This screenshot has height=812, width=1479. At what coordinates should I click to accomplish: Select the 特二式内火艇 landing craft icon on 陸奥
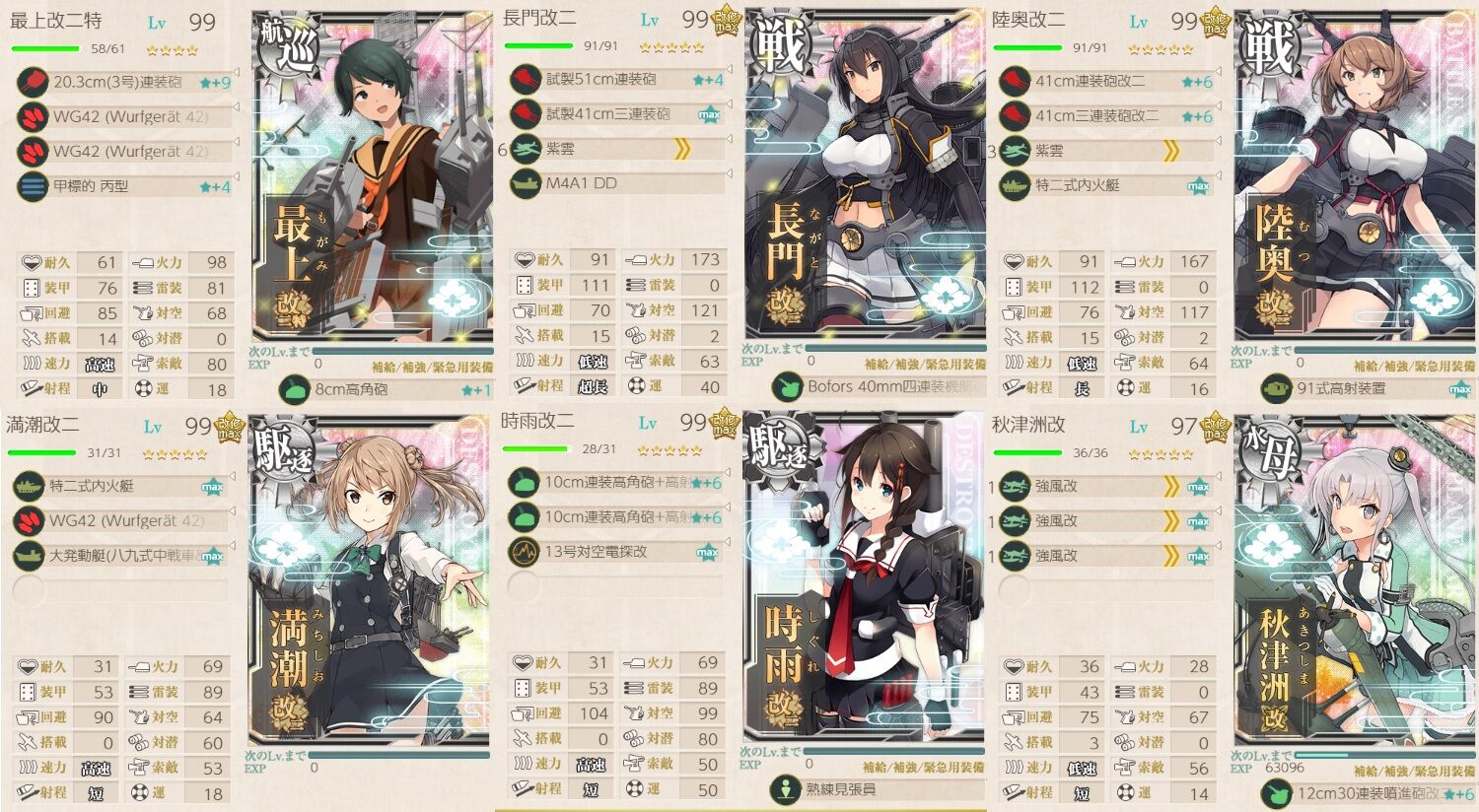pos(1015,183)
